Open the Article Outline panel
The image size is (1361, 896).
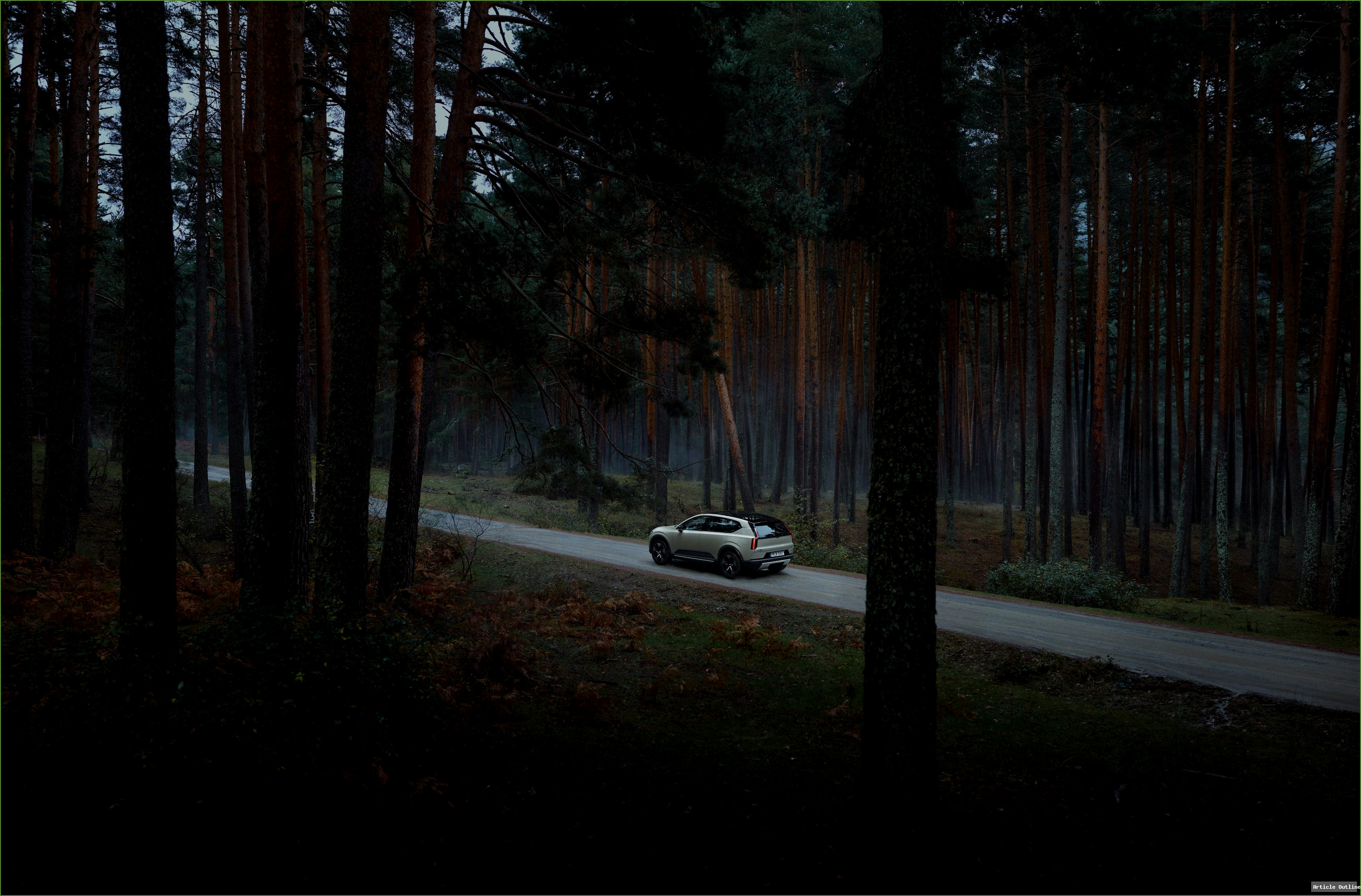tap(1335, 887)
